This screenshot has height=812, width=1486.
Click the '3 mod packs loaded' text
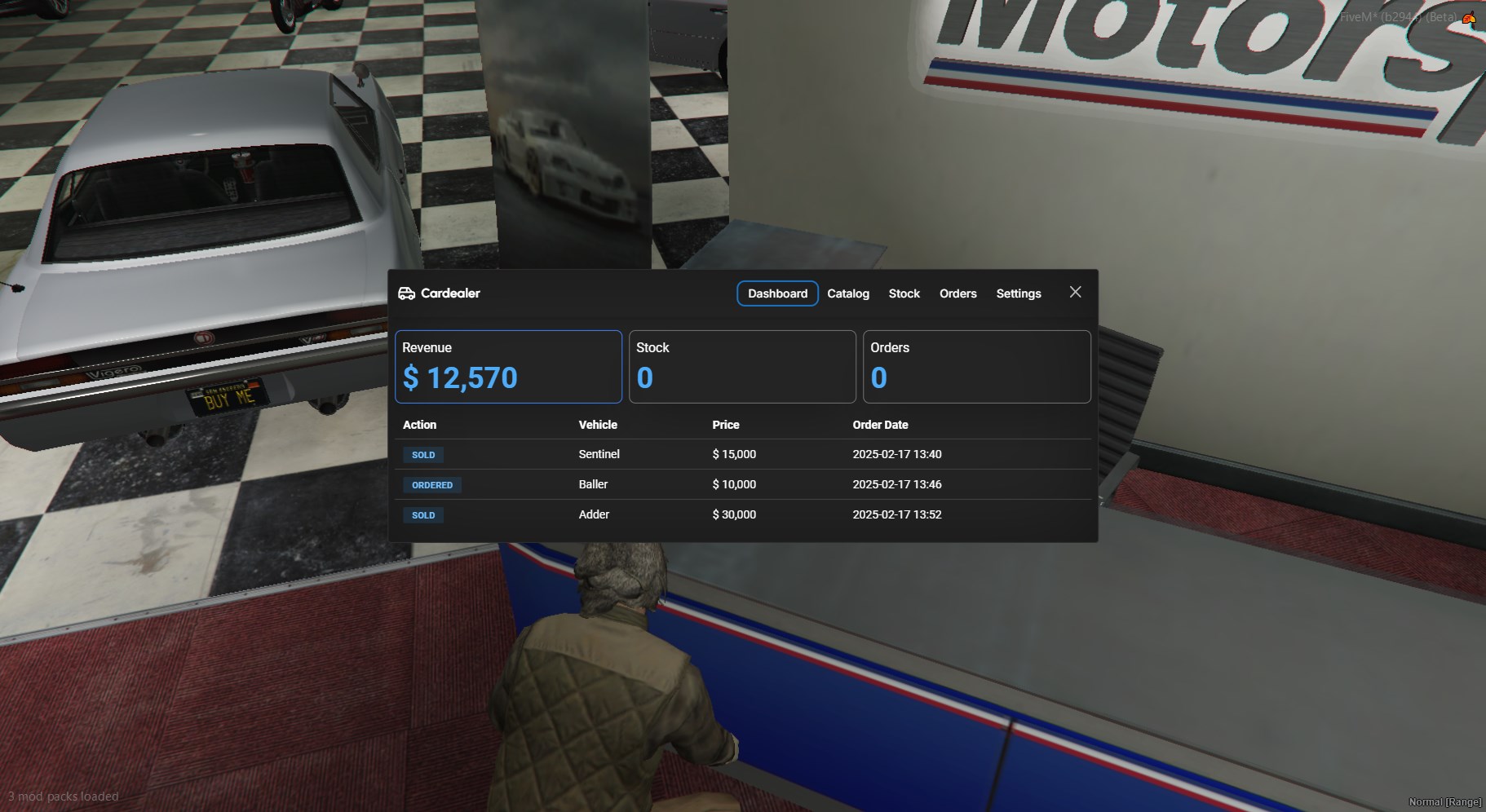[x=64, y=797]
